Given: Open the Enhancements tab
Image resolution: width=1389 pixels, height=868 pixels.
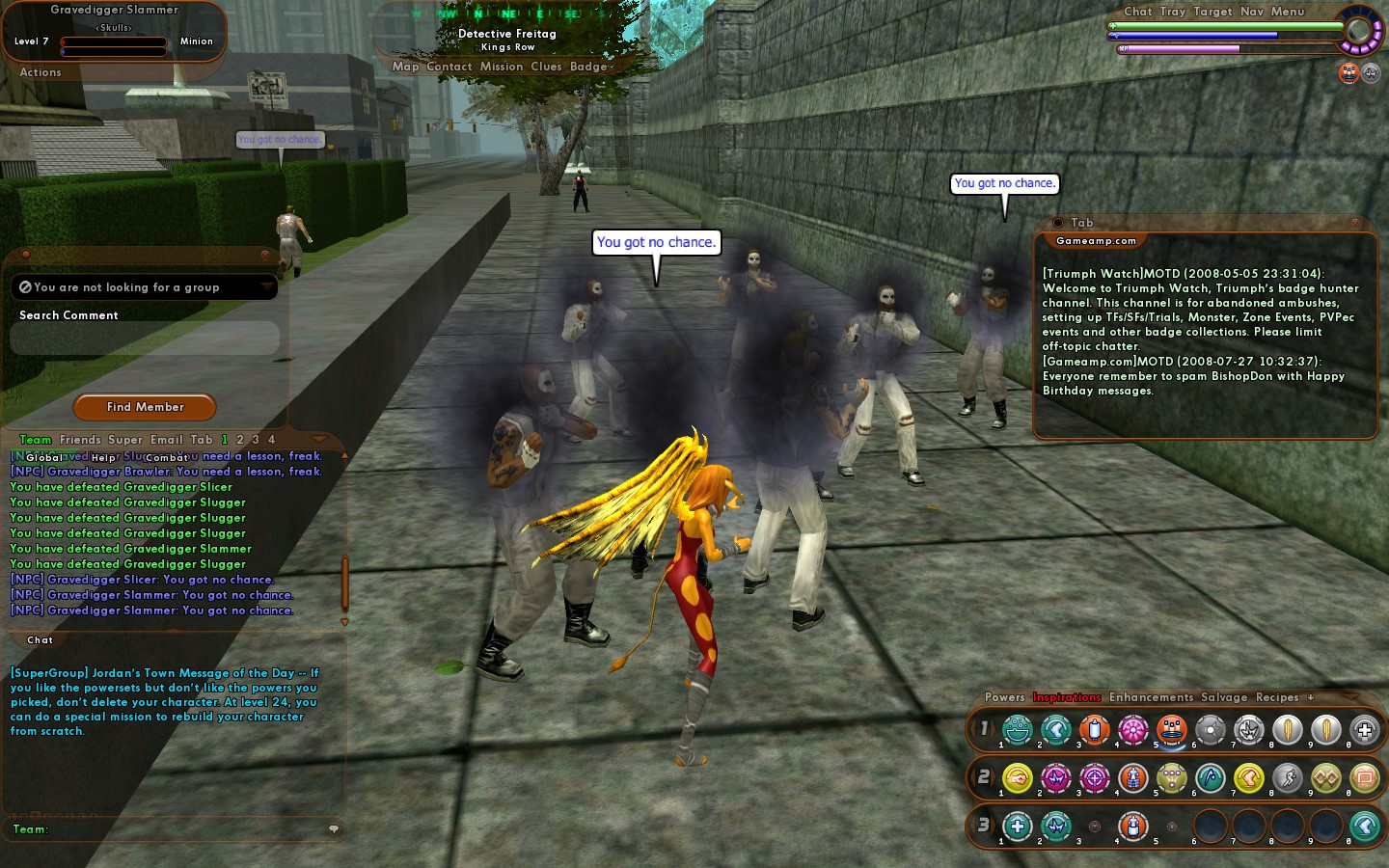Looking at the screenshot, I should tap(1151, 697).
